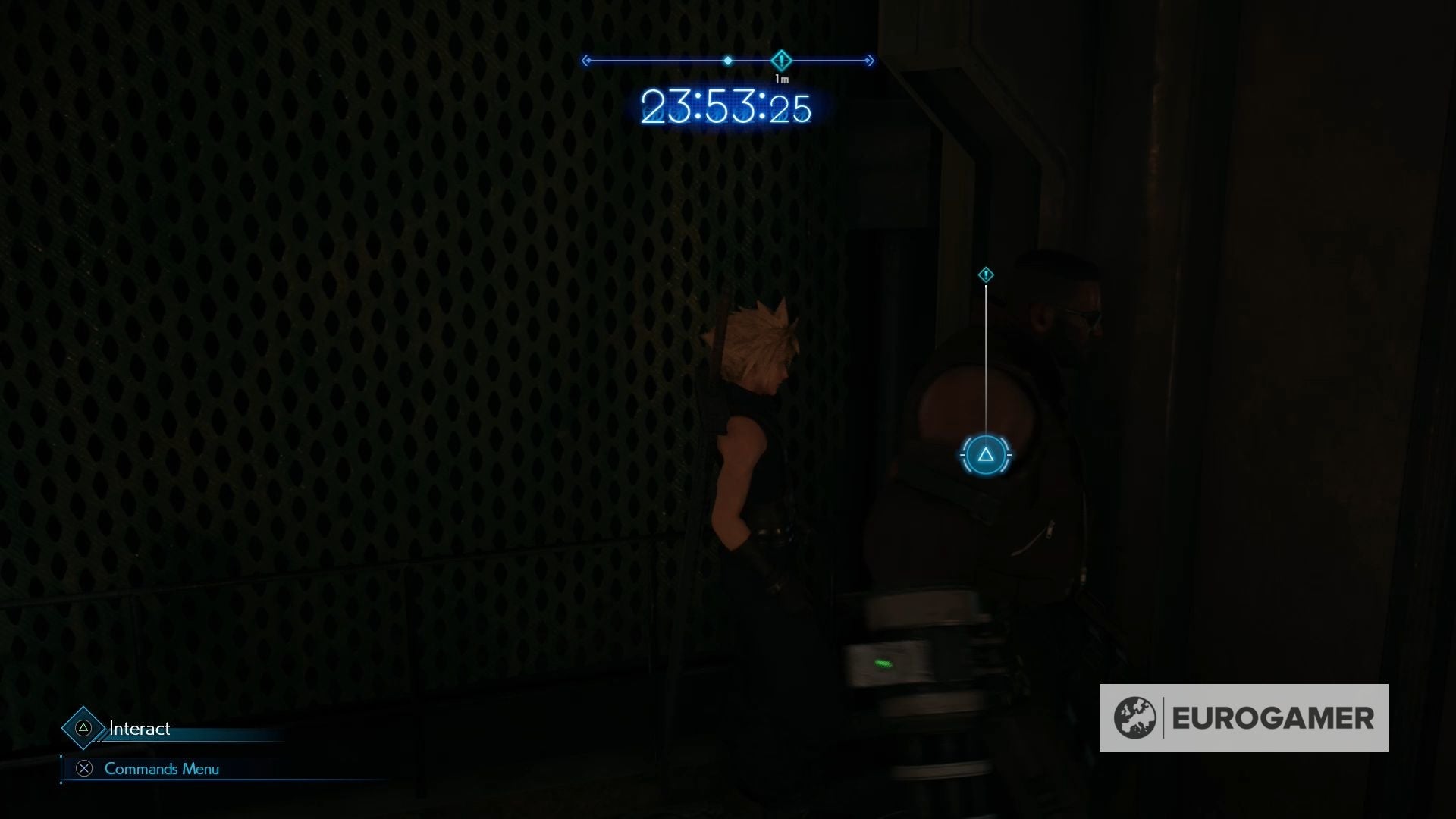Screen dimensions: 1456x819
Task: Click the exclamation waypoint marker above Barret's head
Action: click(x=985, y=275)
